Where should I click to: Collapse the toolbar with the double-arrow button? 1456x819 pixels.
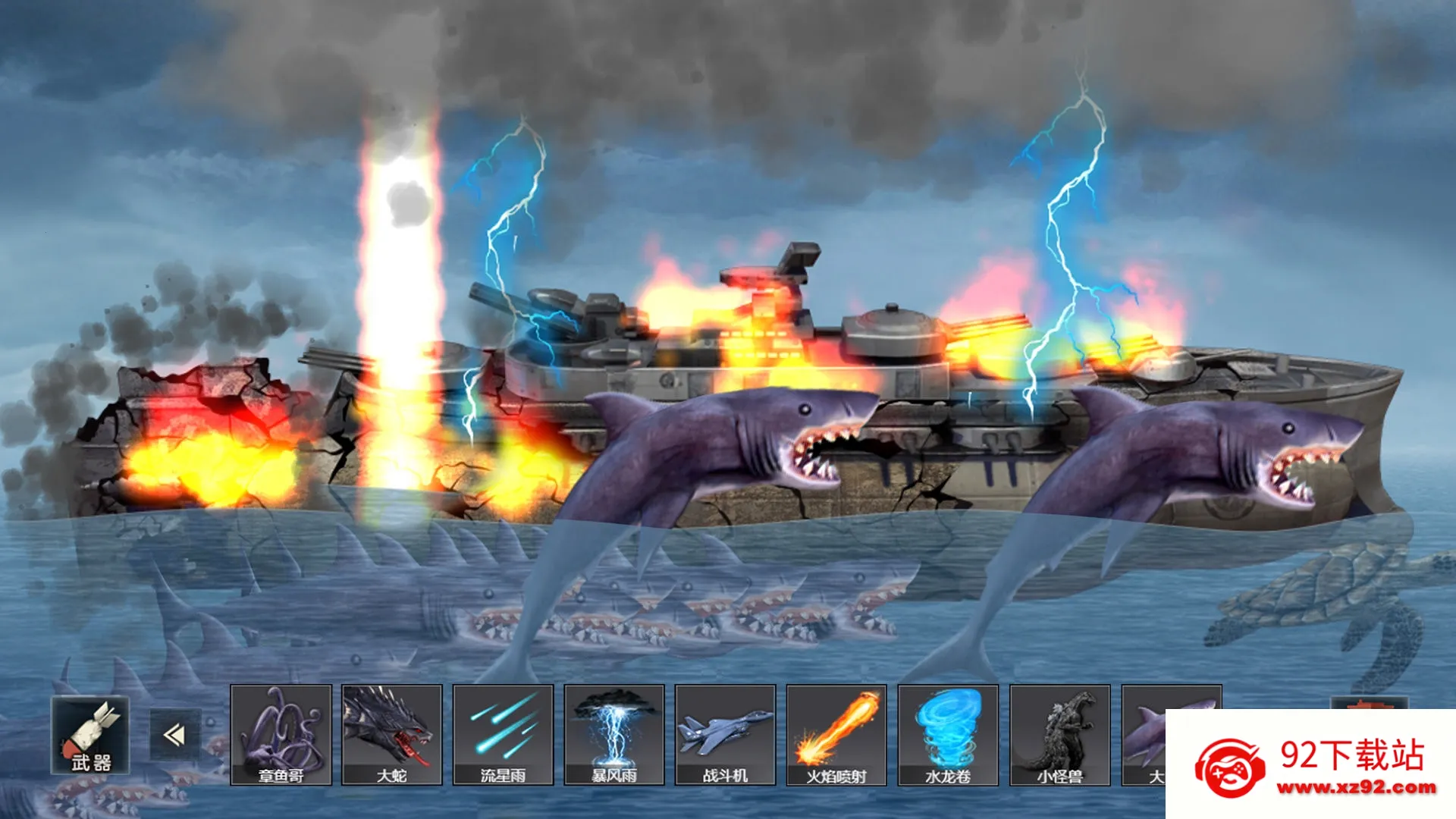pos(175,735)
